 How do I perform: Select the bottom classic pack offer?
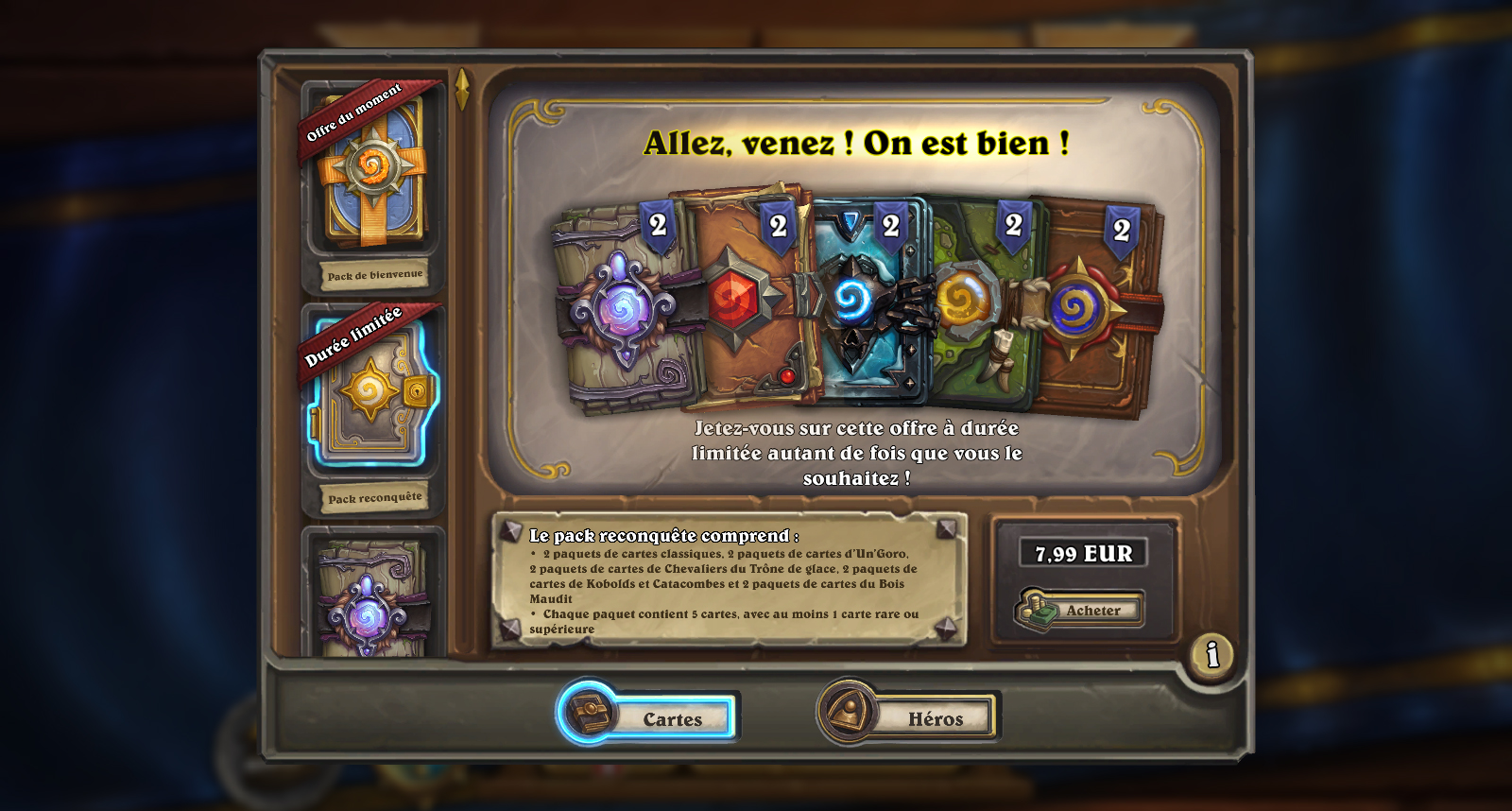[x=371, y=605]
